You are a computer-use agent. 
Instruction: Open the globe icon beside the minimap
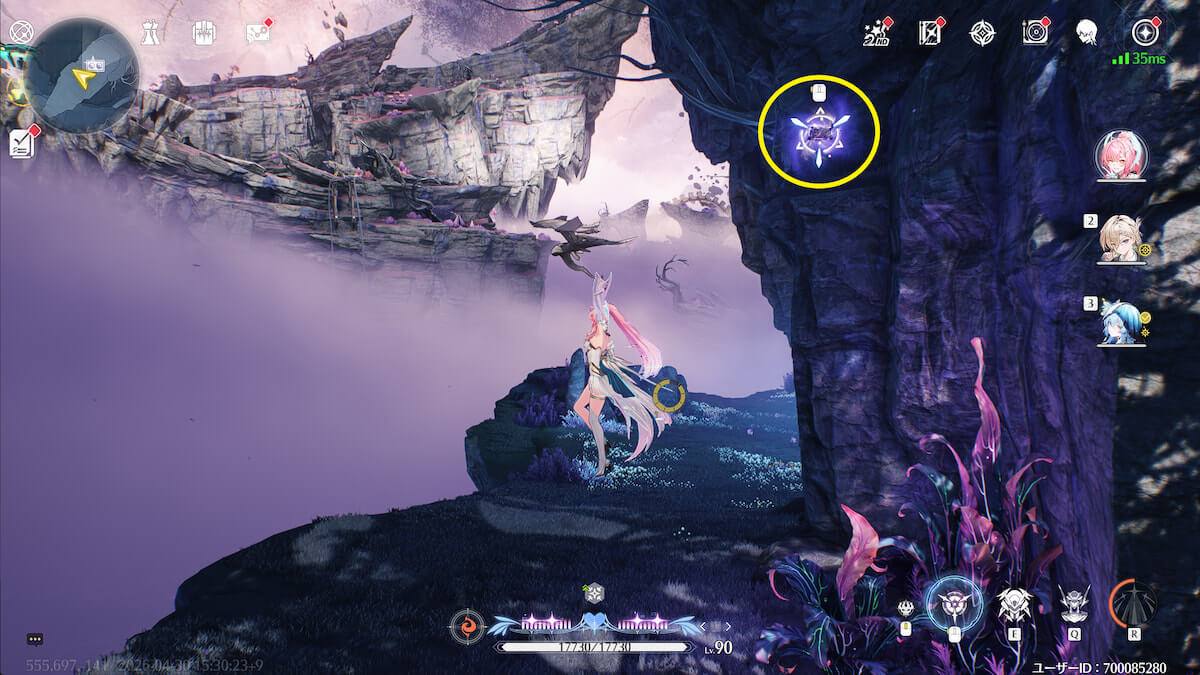pyautogui.click(x=17, y=31)
